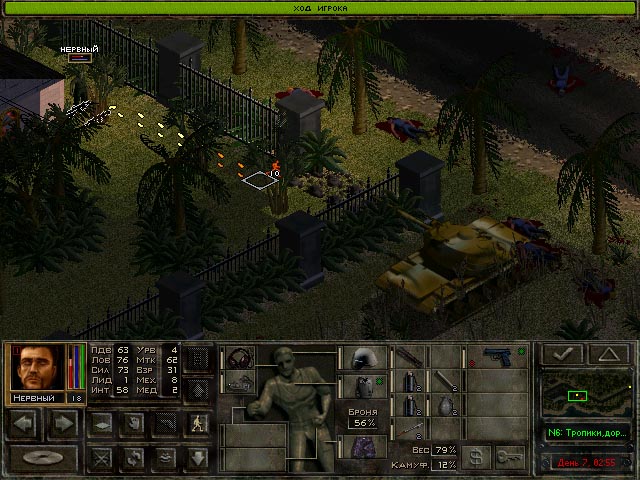
Task: Activate the hand action button
Action: pos(132,422)
